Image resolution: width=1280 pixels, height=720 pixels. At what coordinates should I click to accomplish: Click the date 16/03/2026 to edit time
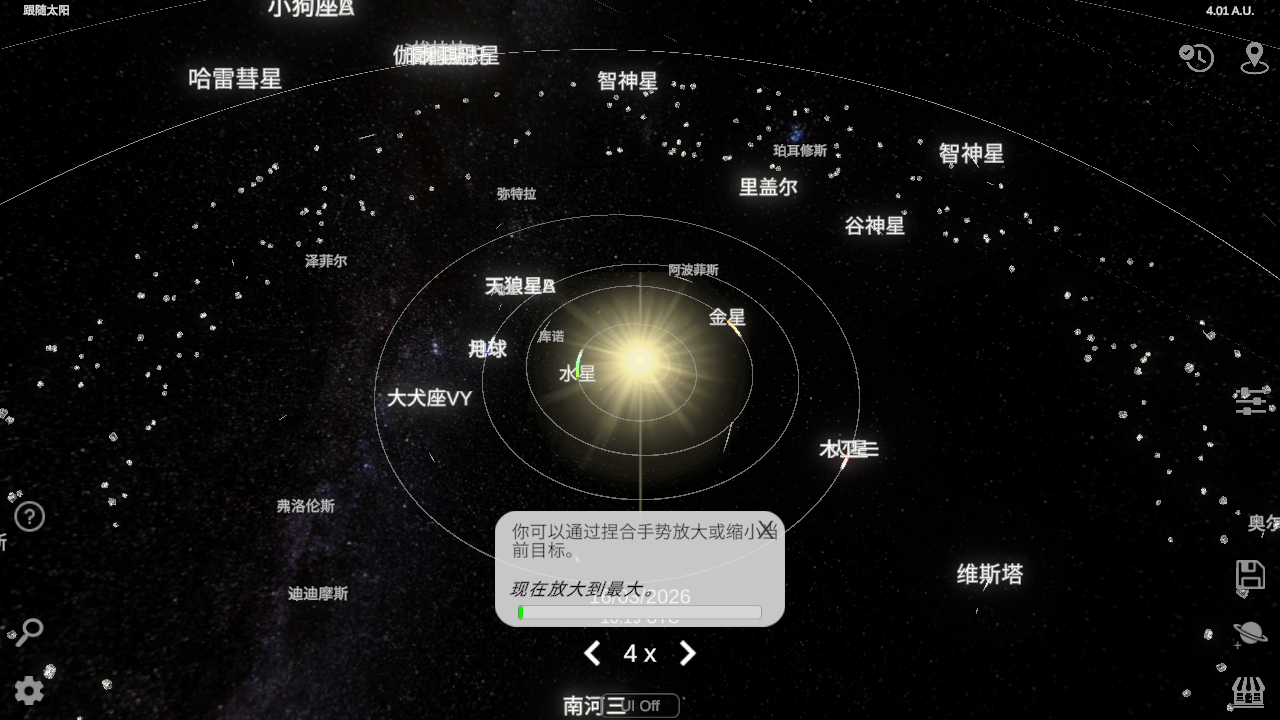(x=639, y=596)
